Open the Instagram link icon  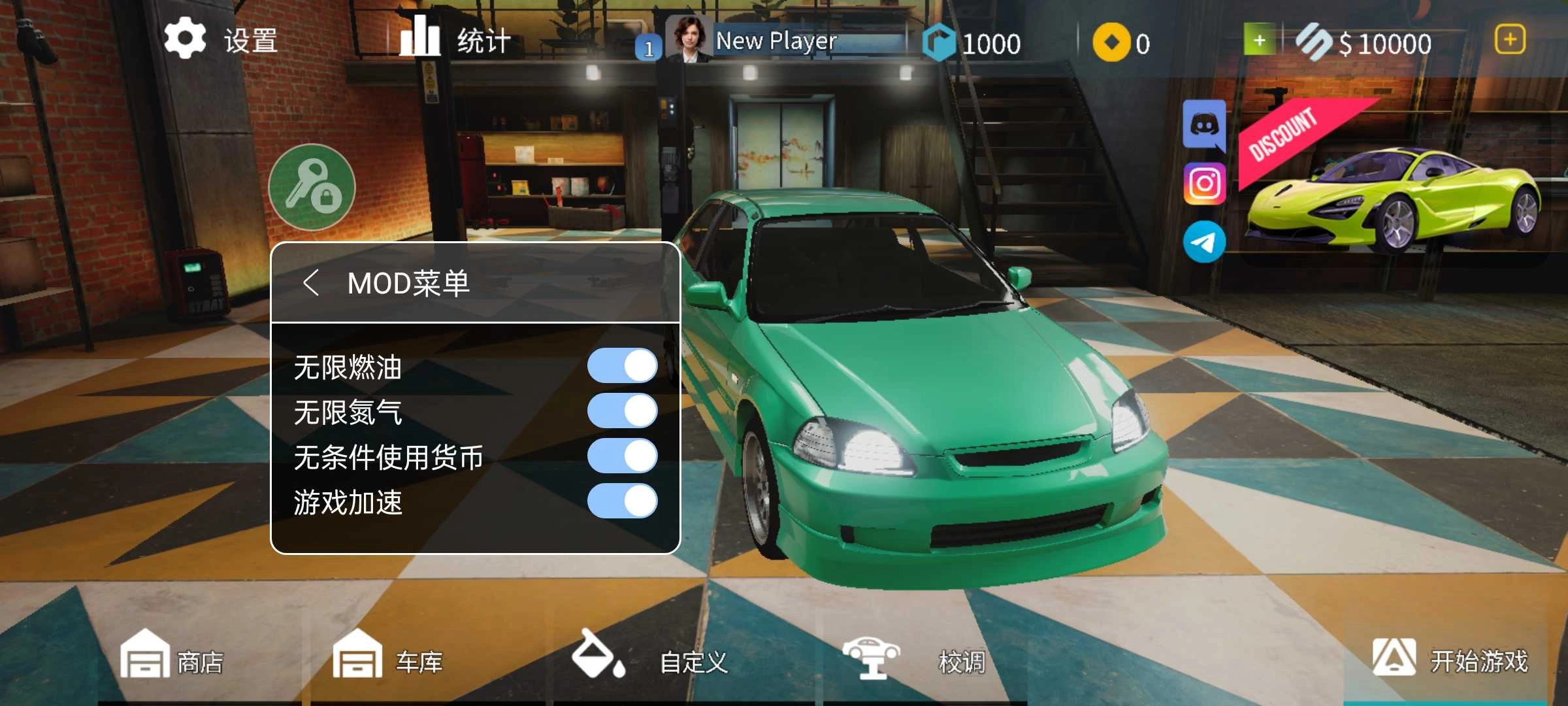[x=1204, y=184]
